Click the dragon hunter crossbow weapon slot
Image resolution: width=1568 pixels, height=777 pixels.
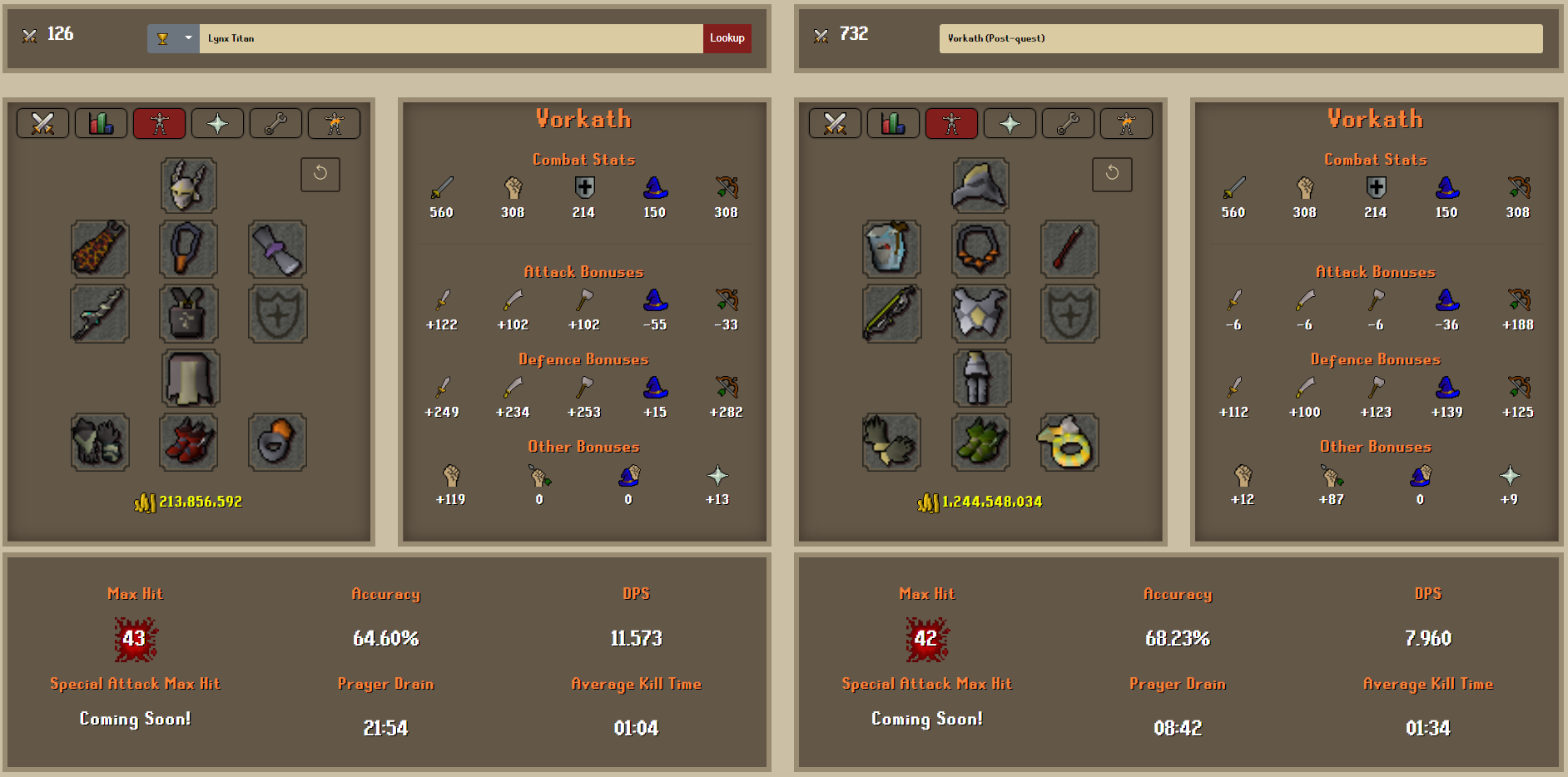pos(891,314)
